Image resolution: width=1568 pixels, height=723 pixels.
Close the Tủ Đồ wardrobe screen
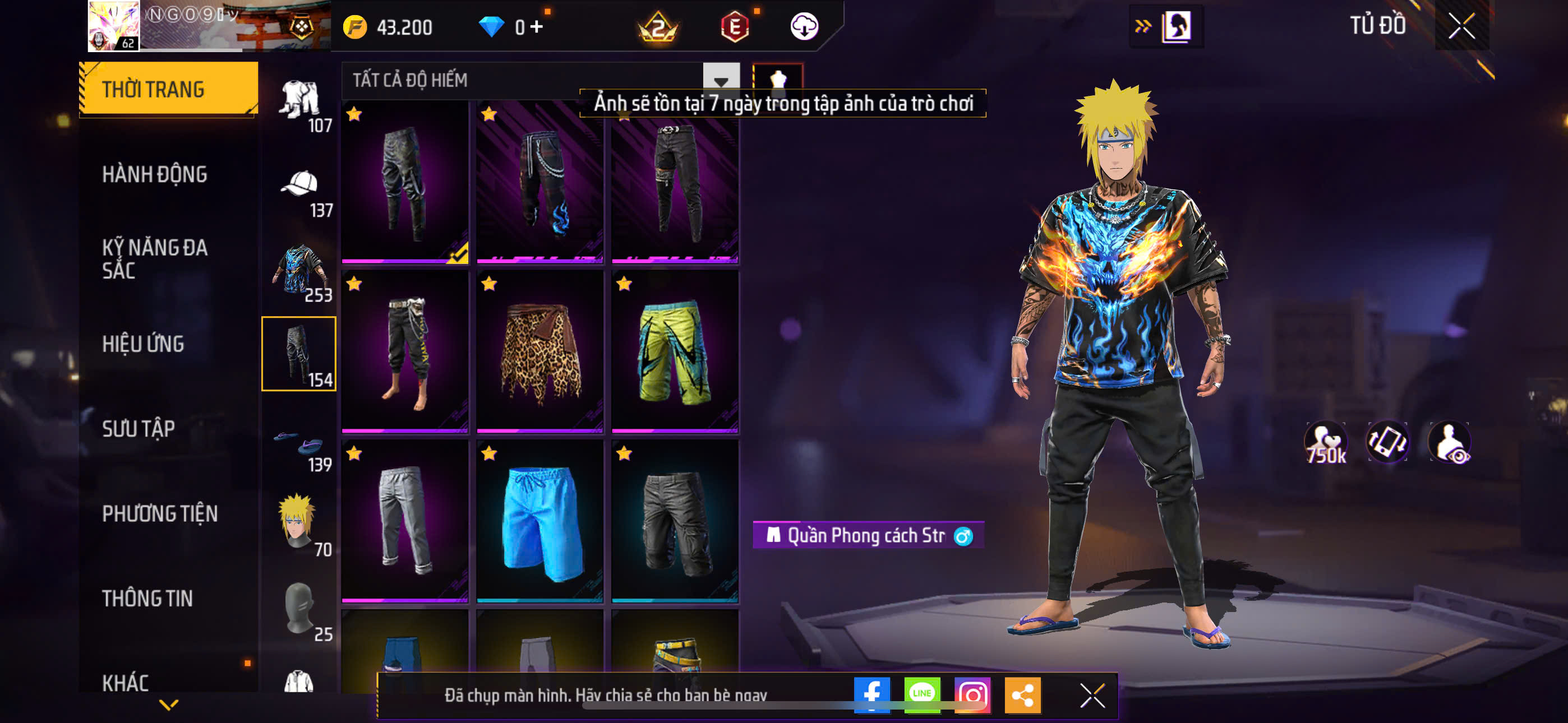click(x=1461, y=26)
